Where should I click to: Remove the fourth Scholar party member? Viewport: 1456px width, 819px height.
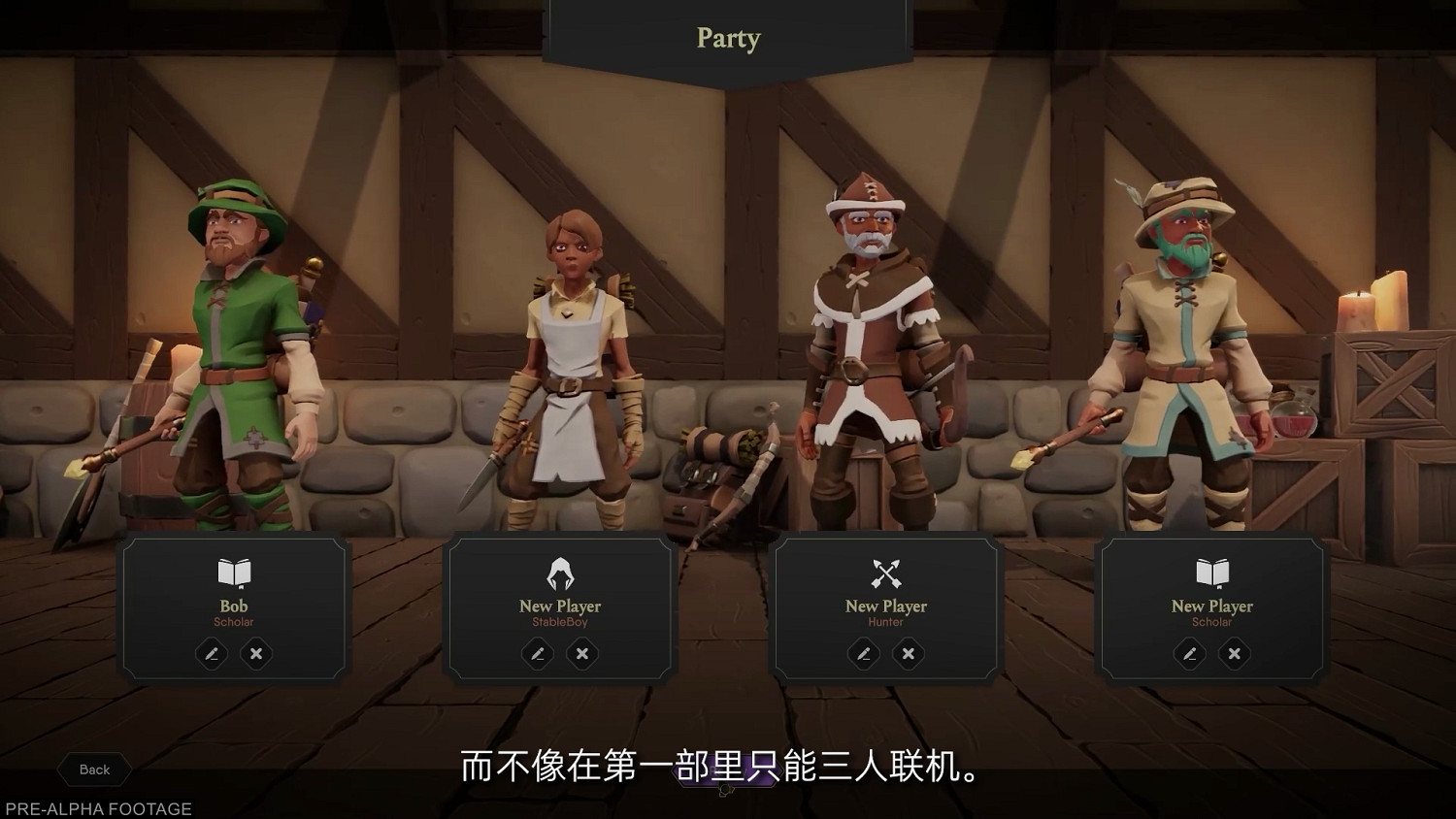(1234, 654)
